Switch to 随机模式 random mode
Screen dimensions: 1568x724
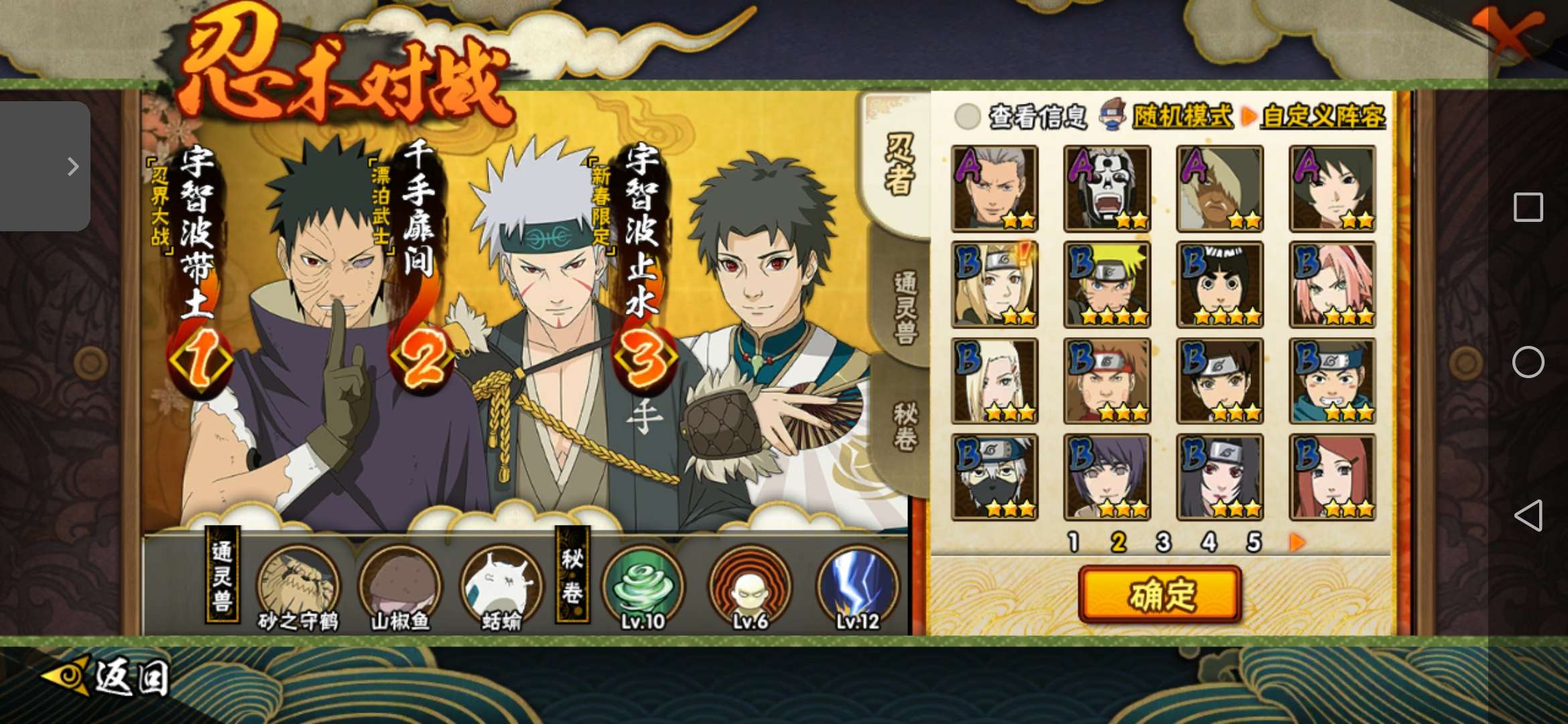[x=1181, y=116]
